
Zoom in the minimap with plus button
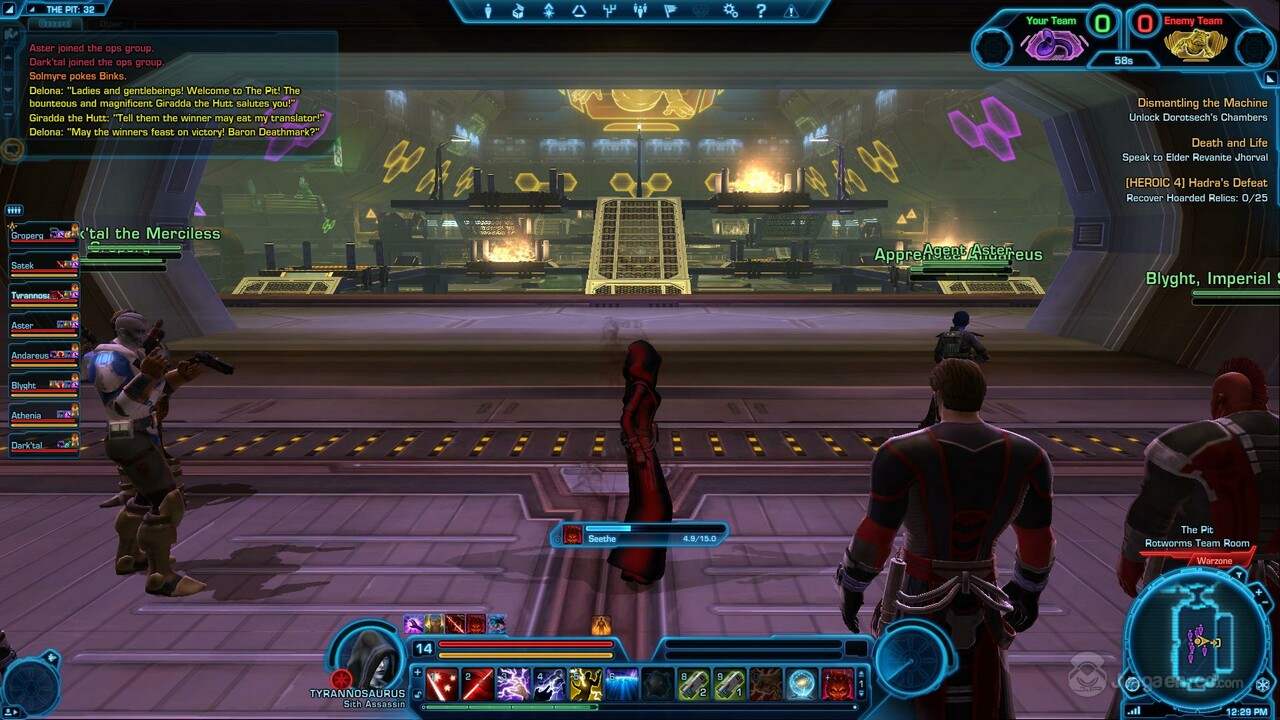coord(1259,591)
